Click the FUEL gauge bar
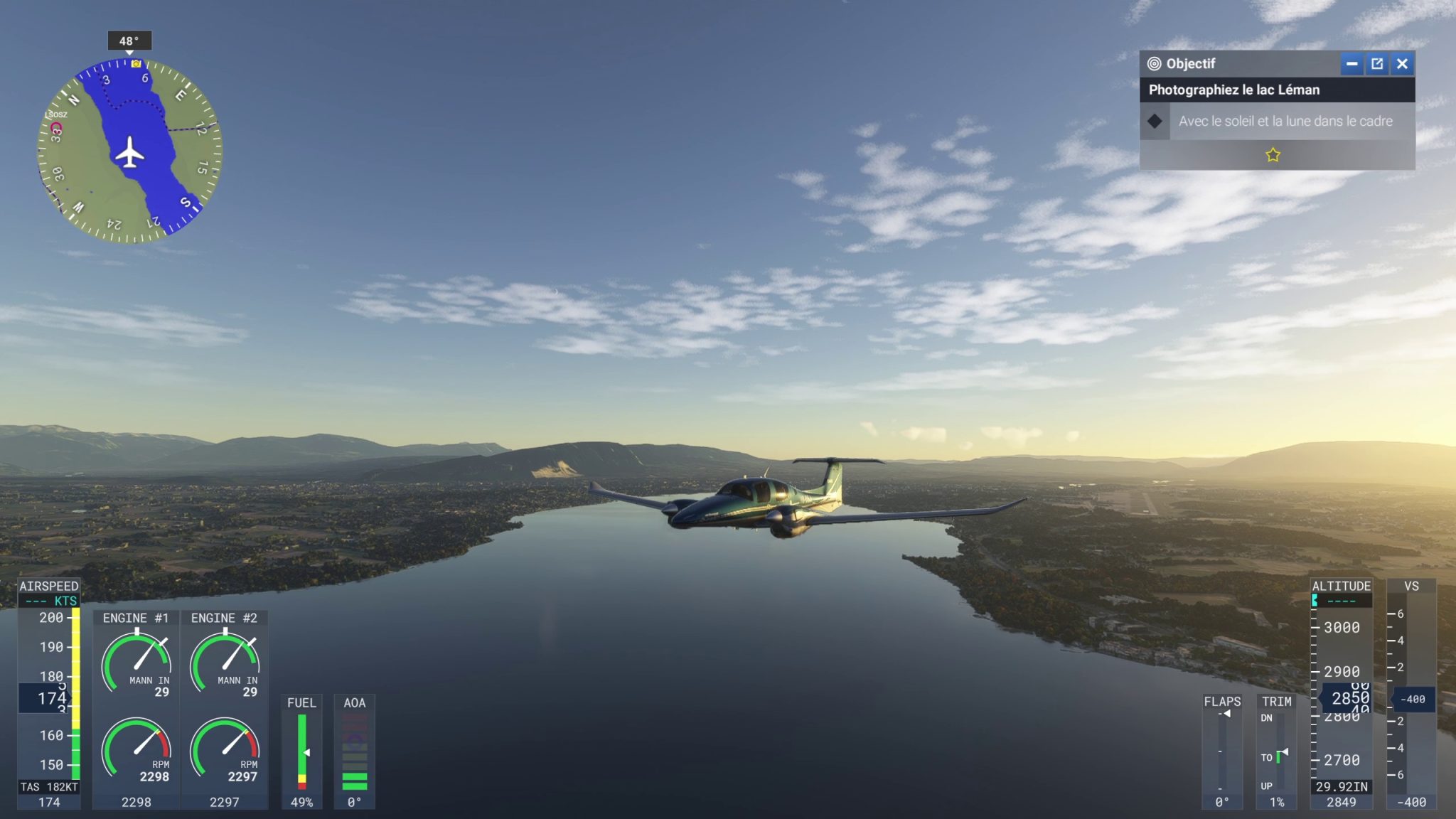This screenshot has width=1456, height=819. tap(302, 750)
